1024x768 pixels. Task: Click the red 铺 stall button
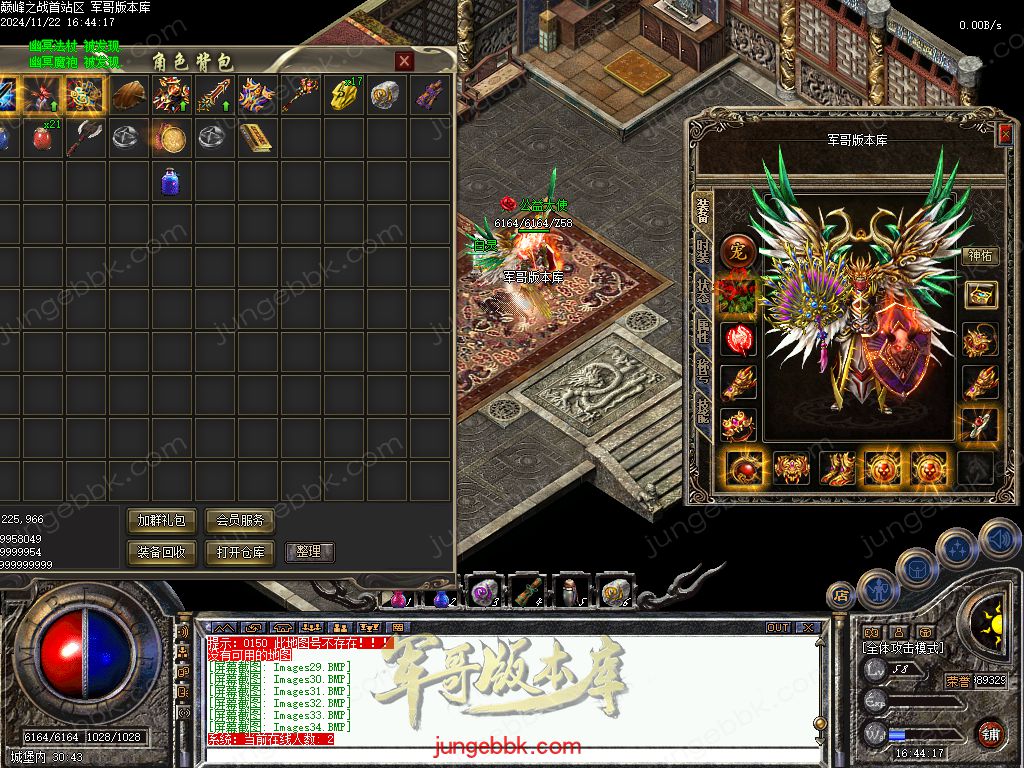tap(989, 733)
